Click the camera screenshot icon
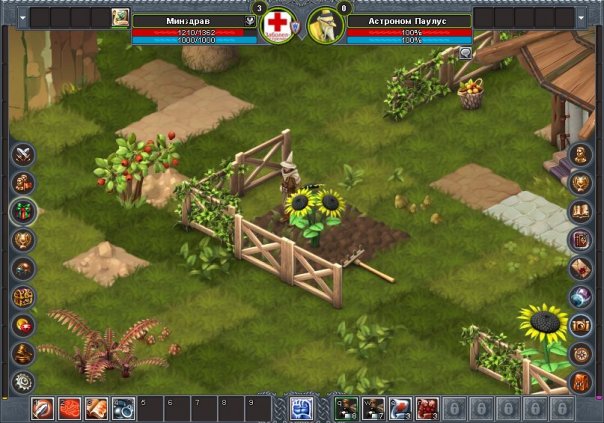The width and height of the screenshot is (604, 423). tap(580, 325)
